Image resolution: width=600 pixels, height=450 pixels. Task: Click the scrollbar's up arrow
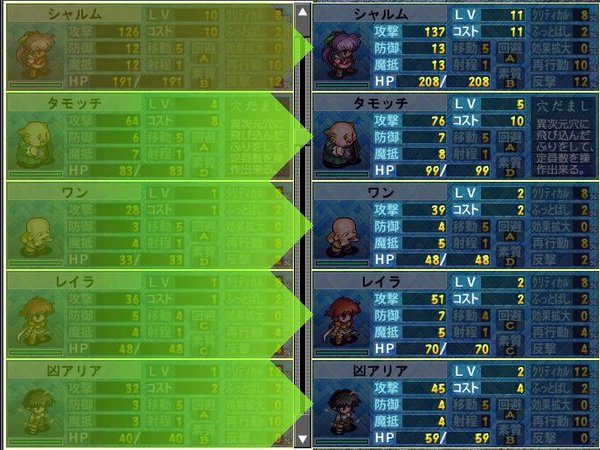303,12
